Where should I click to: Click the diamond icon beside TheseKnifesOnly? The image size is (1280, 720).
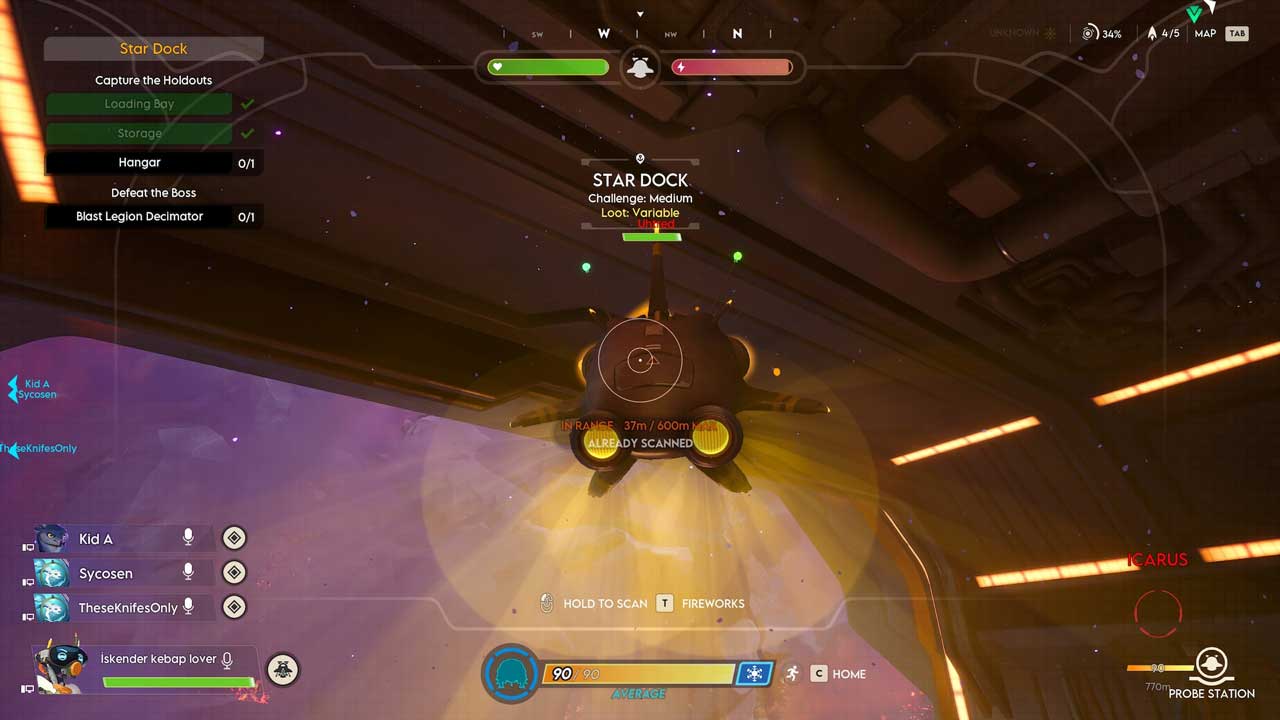(233, 607)
